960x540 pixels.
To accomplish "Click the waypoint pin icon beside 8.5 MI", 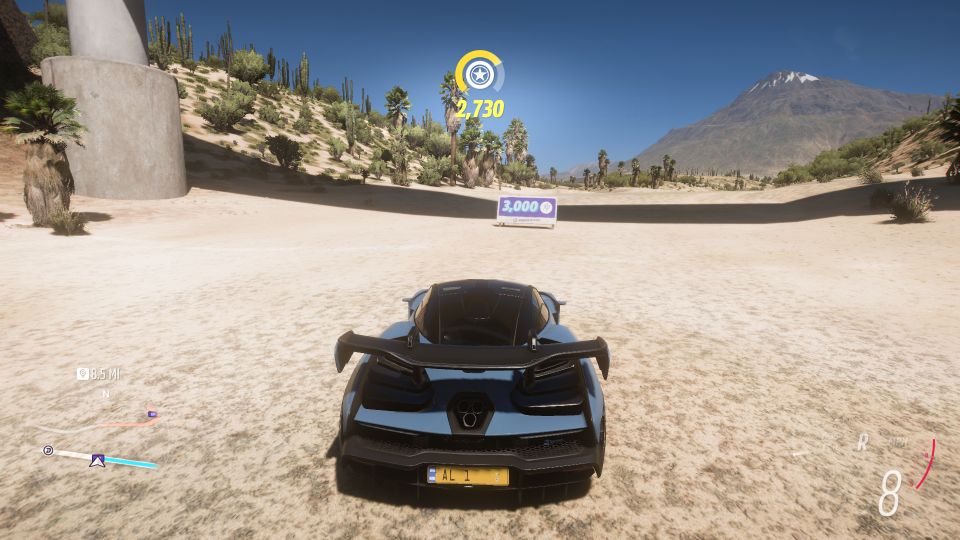I will tap(83, 374).
